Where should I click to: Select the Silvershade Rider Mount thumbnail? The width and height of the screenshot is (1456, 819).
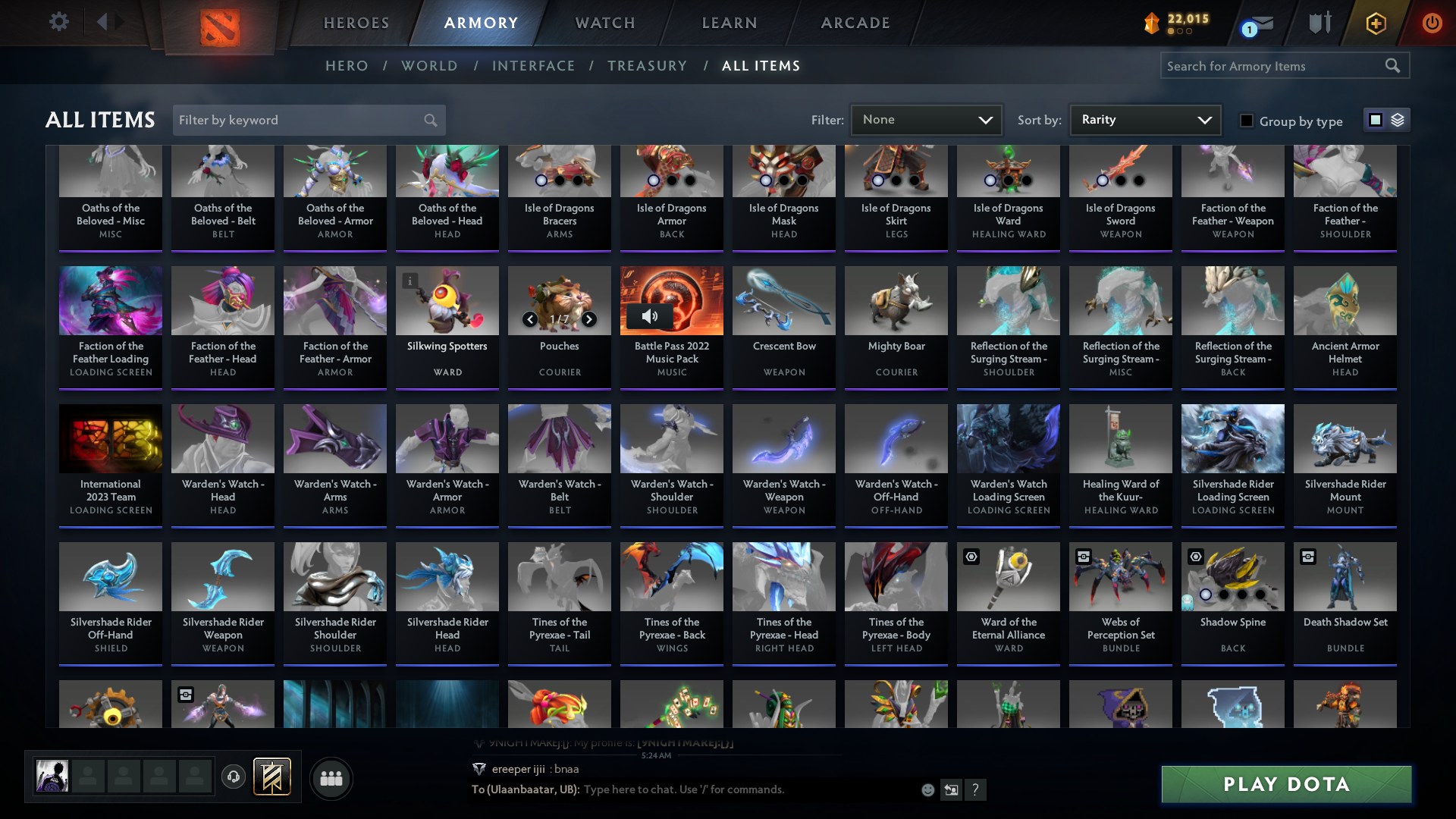1345,438
